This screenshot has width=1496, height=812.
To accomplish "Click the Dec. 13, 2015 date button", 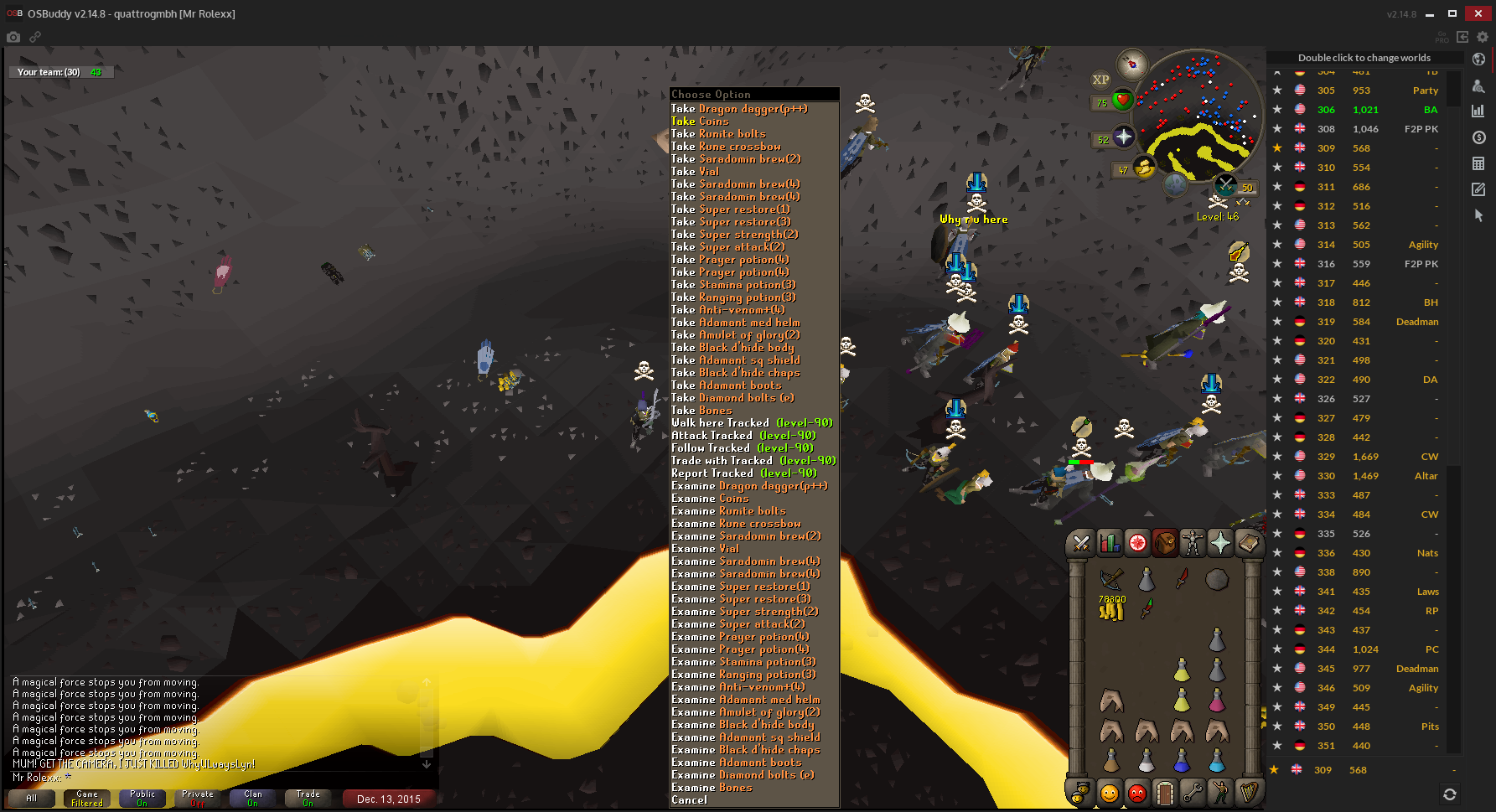I will (388, 799).
